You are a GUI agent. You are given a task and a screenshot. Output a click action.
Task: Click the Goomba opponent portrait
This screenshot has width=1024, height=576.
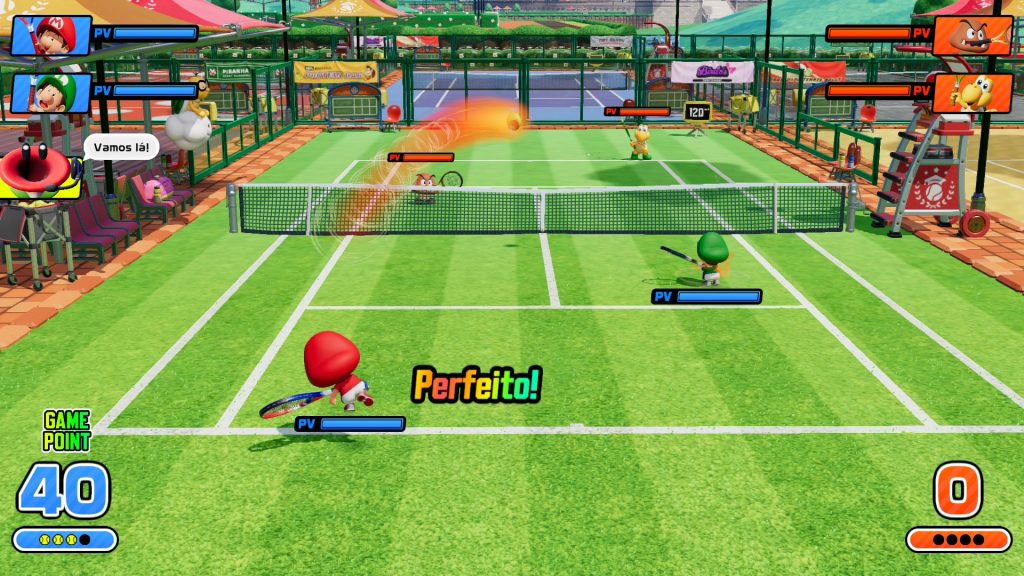click(972, 35)
